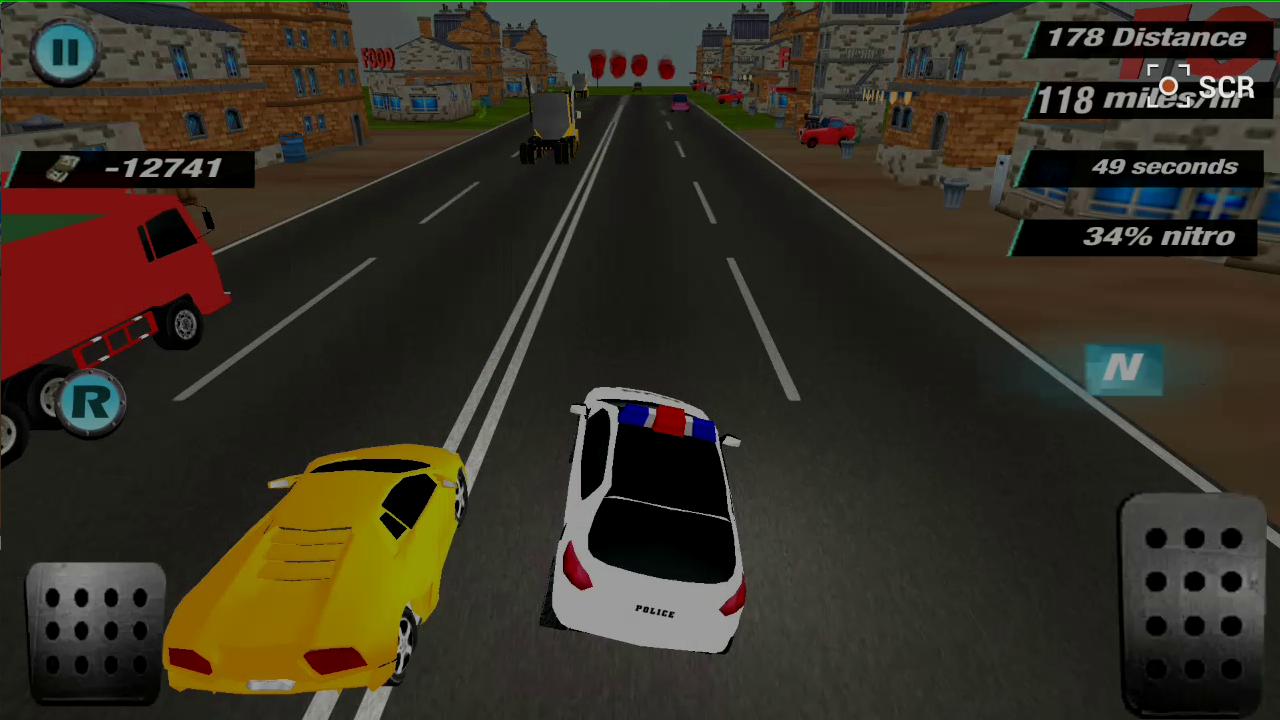1280x720 pixels.
Task: Select the reverse gear R button
Action: click(93, 400)
